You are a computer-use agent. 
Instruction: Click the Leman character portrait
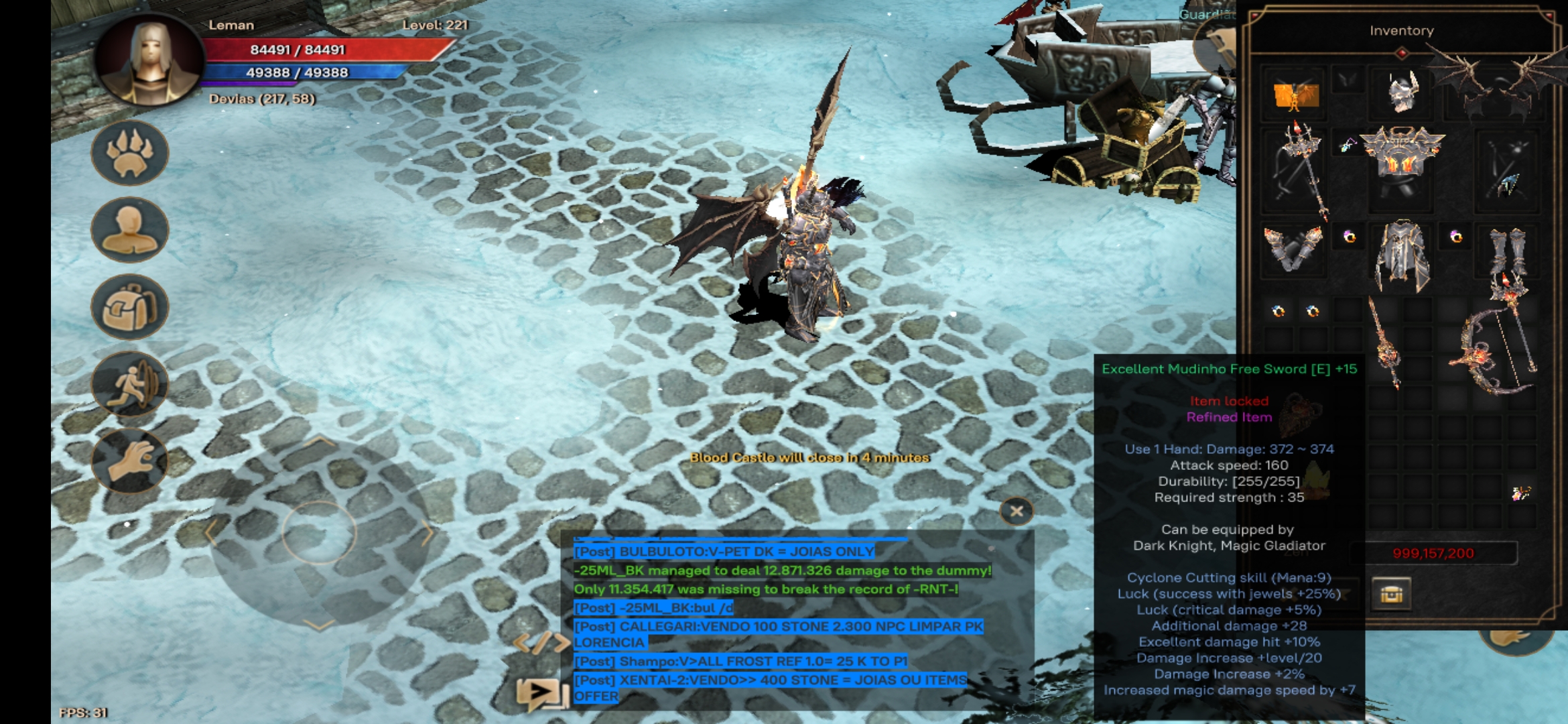(x=149, y=60)
